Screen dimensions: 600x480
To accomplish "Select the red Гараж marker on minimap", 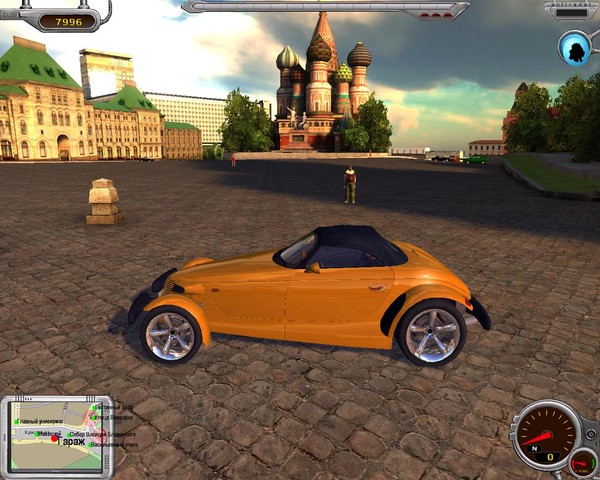I will pyautogui.click(x=54, y=439).
